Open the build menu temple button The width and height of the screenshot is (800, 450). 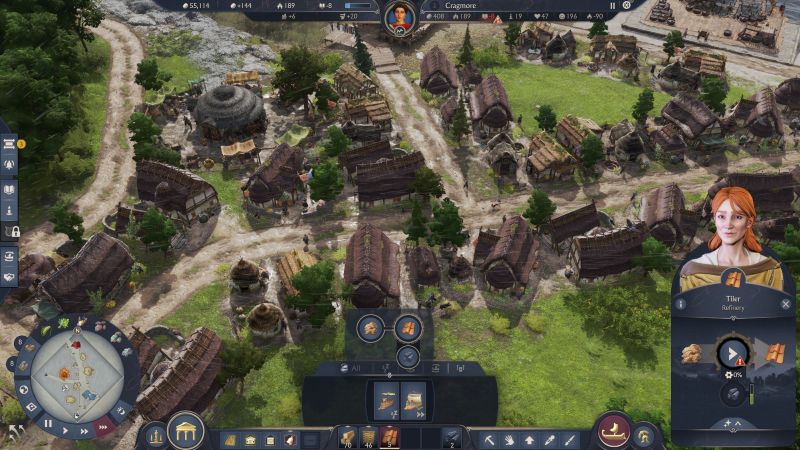186,432
